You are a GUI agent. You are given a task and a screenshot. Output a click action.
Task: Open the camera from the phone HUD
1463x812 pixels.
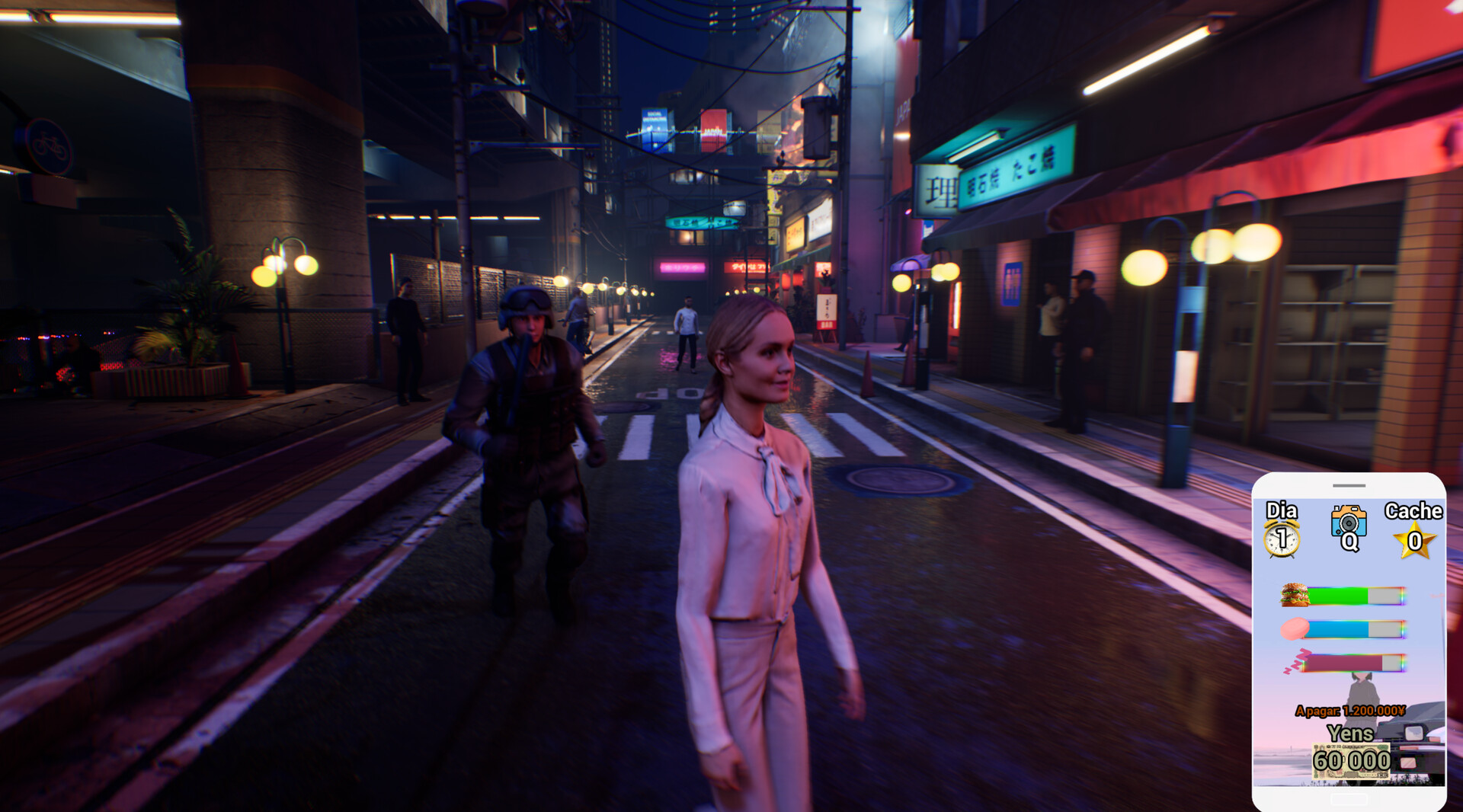coord(1348,522)
